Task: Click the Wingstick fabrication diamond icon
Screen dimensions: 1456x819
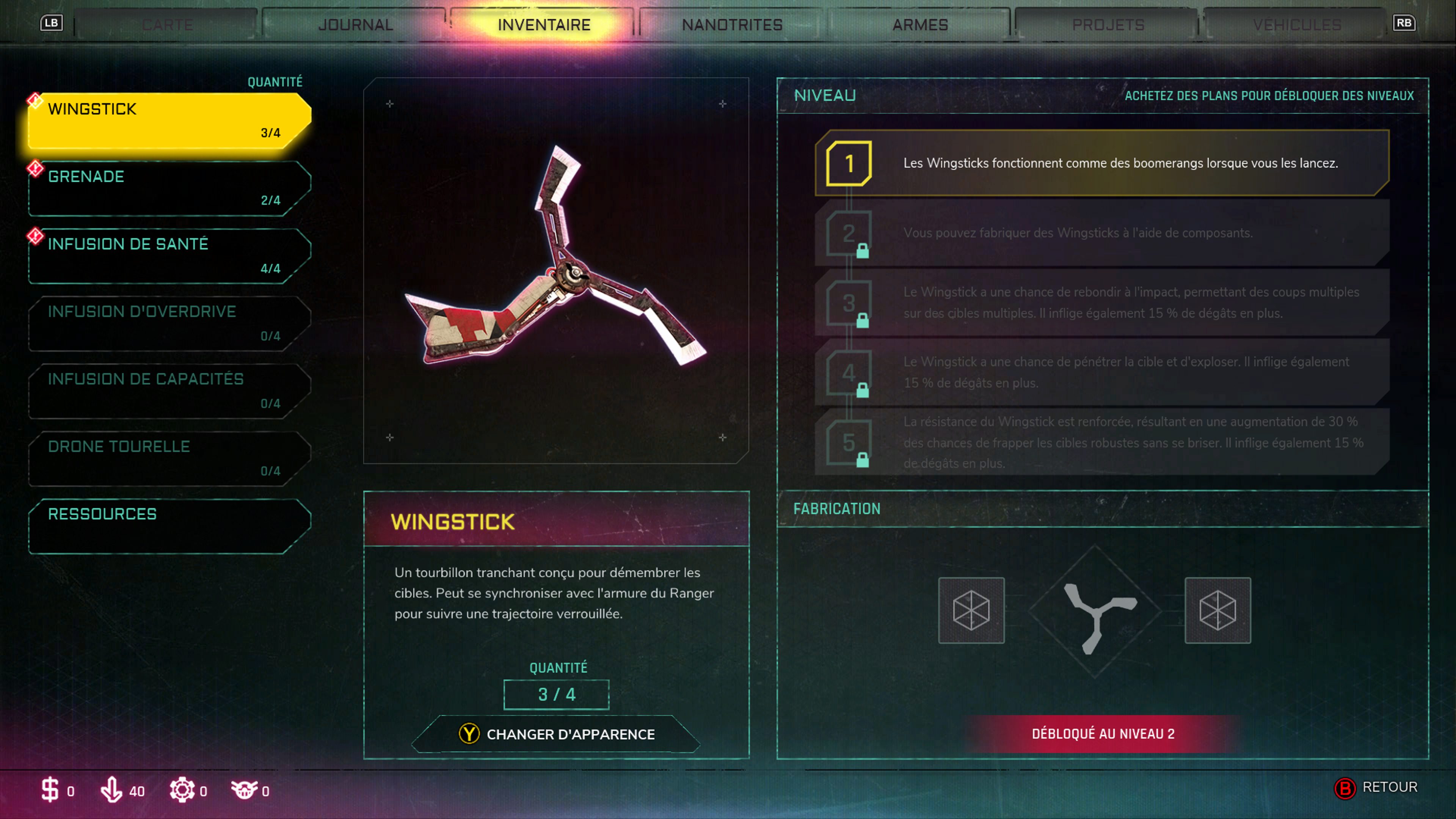Action: tap(1095, 611)
